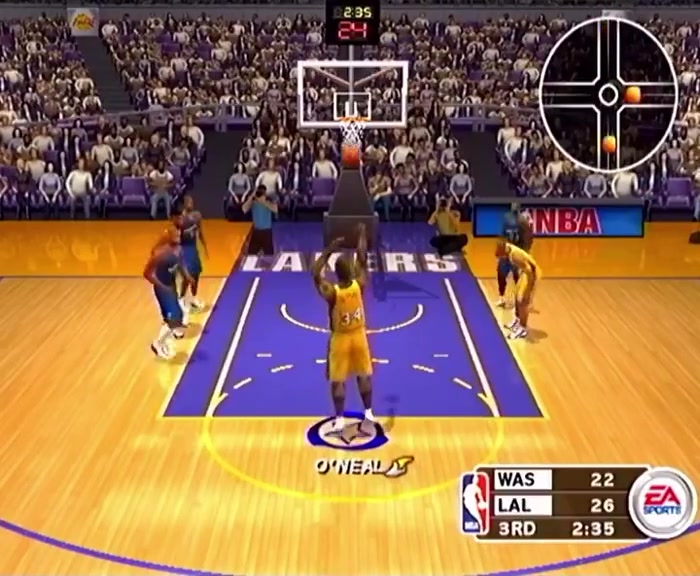Image resolution: width=700 pixels, height=576 pixels.
Task: Click the free throw aiming circle
Action: (608, 95)
